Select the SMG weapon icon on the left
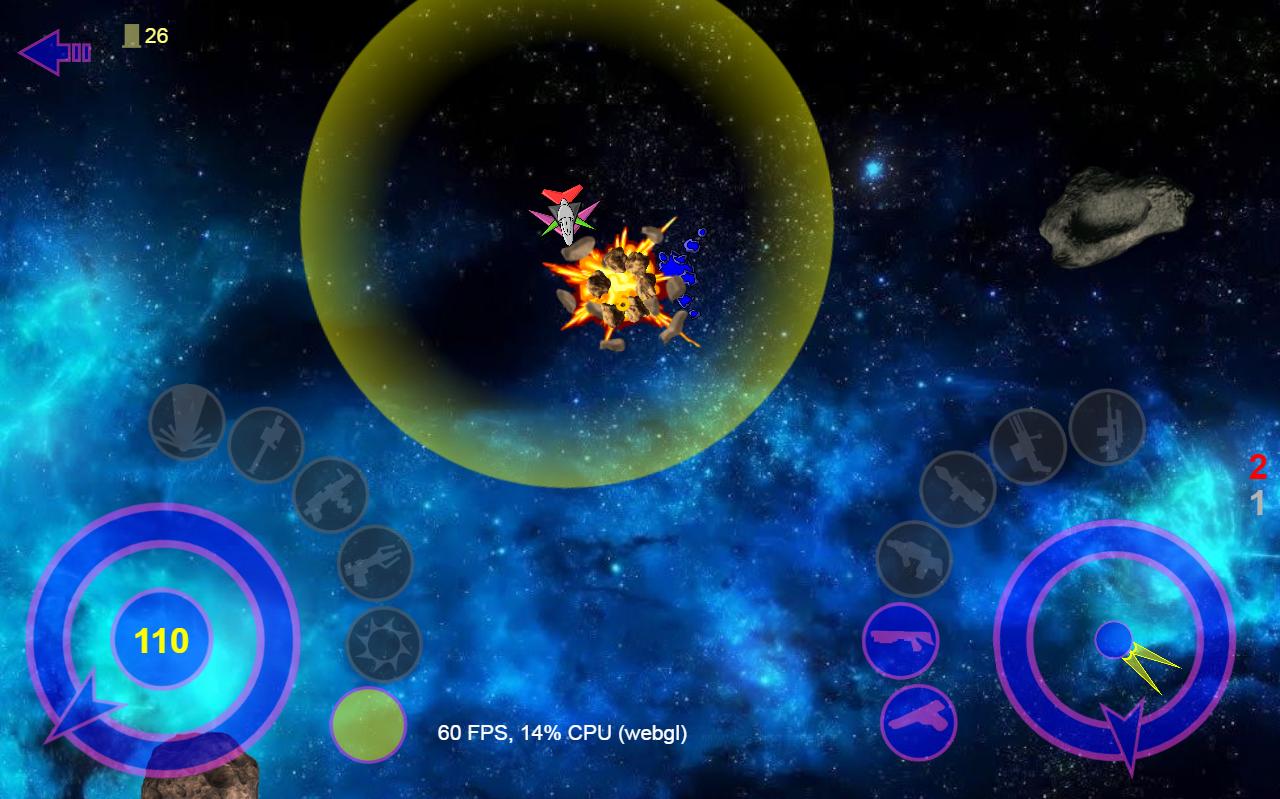1280x799 pixels. tap(330, 496)
